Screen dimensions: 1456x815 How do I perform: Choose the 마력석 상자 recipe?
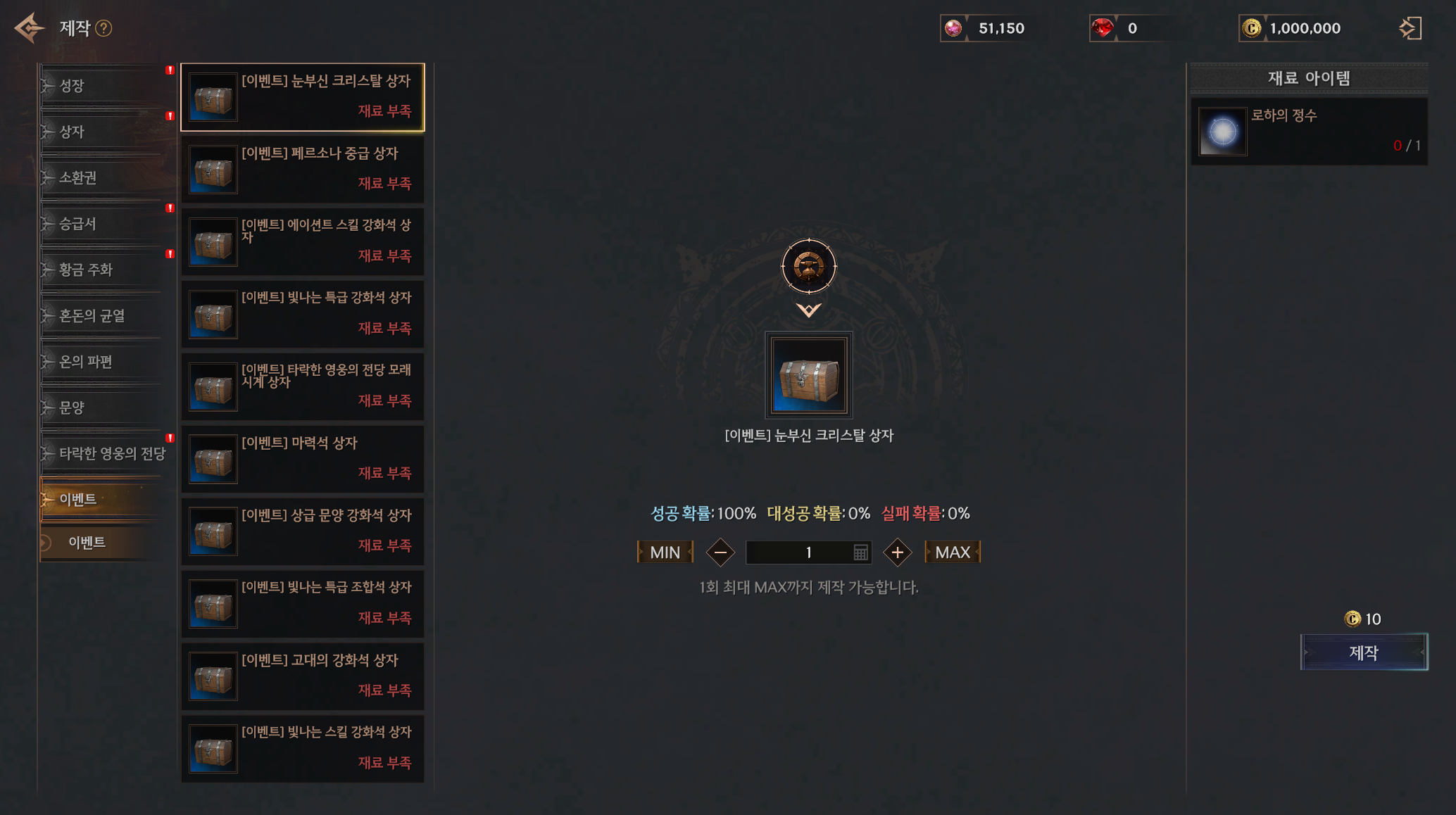(x=303, y=459)
